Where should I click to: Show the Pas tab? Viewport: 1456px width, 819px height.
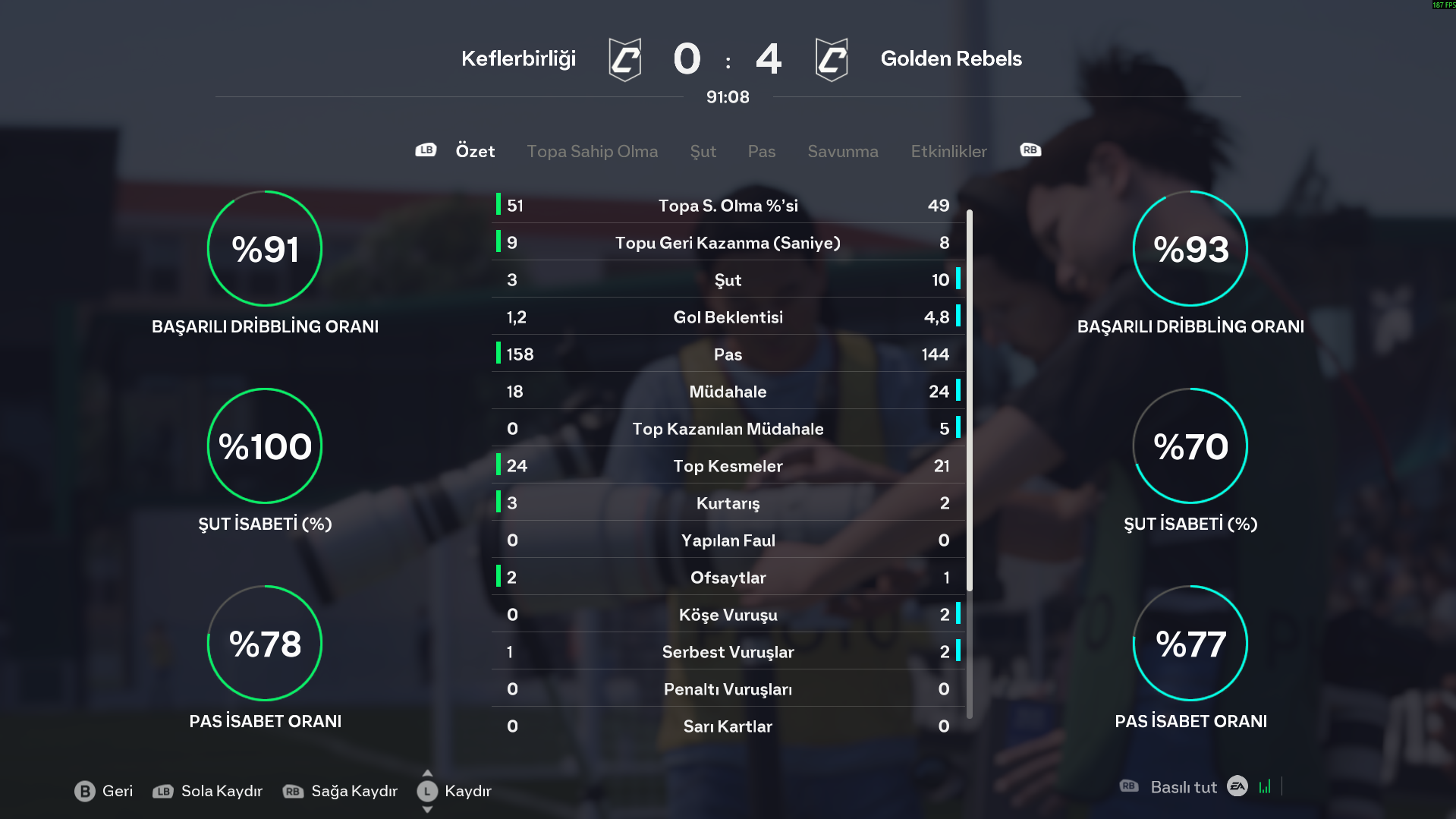761,151
